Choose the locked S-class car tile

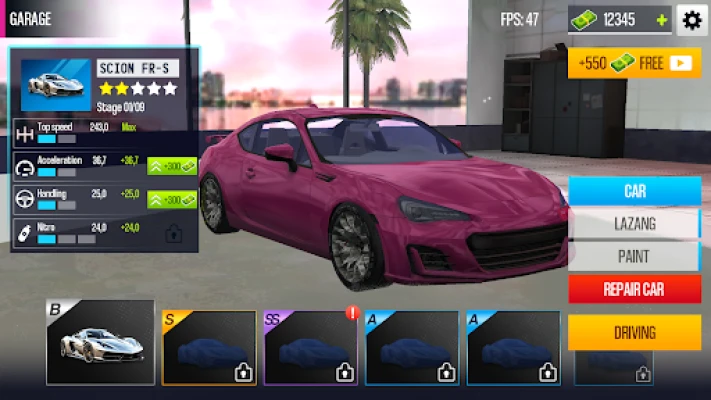coord(209,348)
